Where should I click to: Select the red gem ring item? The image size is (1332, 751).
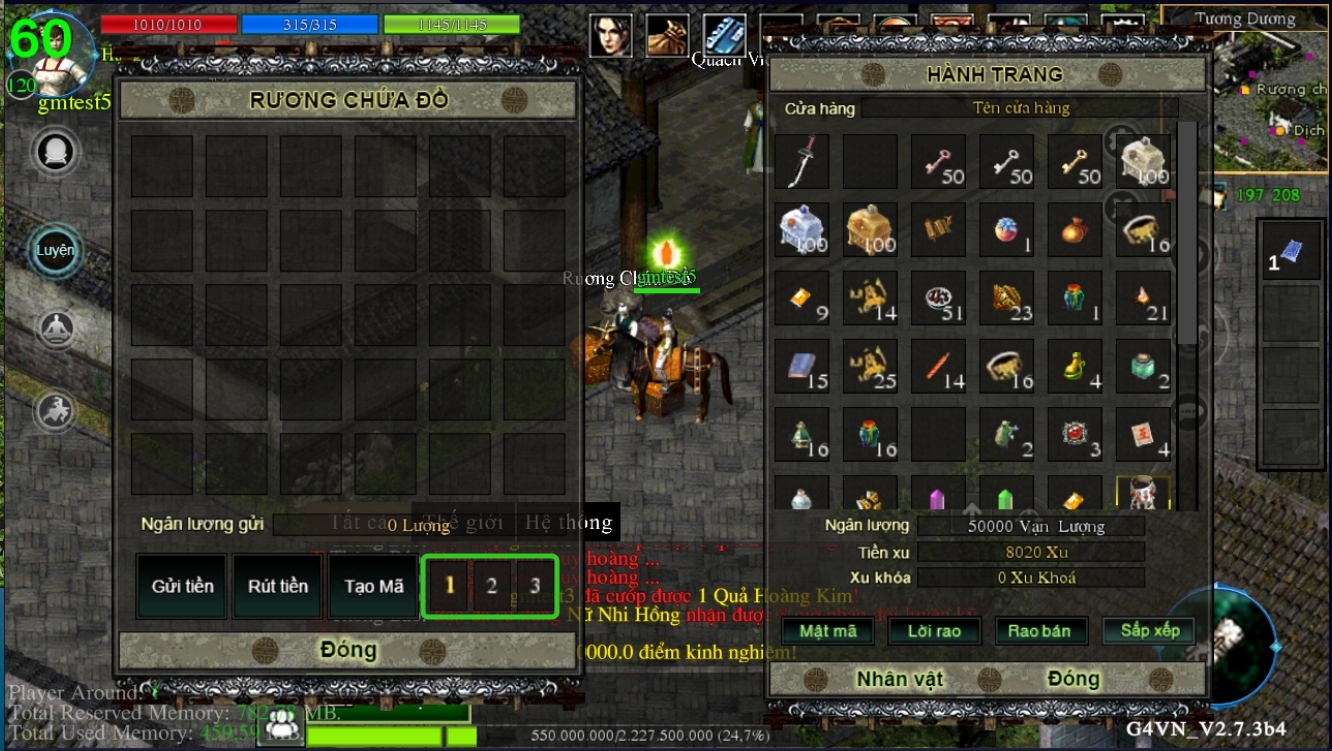pyautogui.click(x=1075, y=434)
